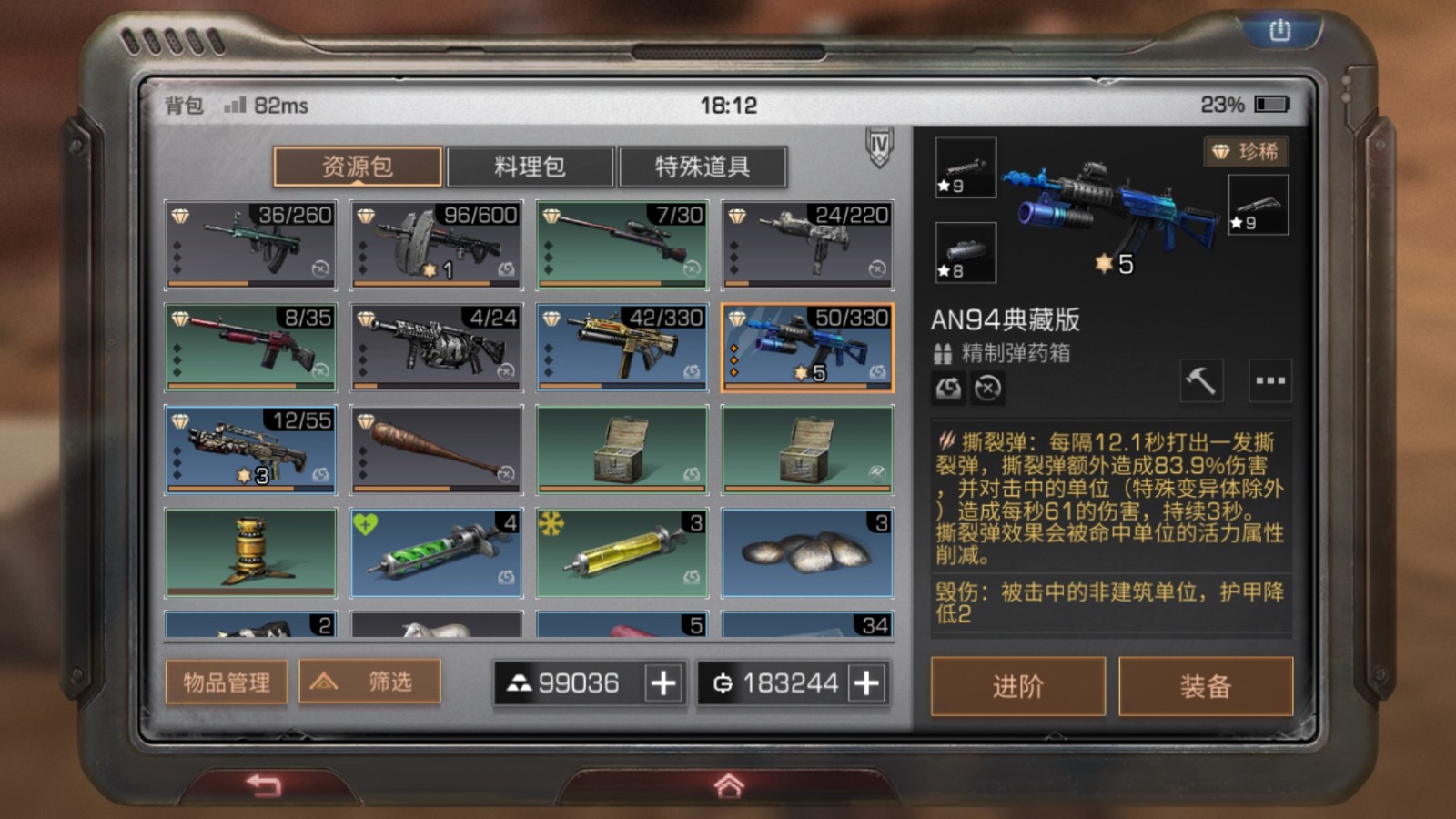Open the hammer repair icon for AN94典藏版
Image resolution: width=1456 pixels, height=819 pixels.
click(1201, 379)
